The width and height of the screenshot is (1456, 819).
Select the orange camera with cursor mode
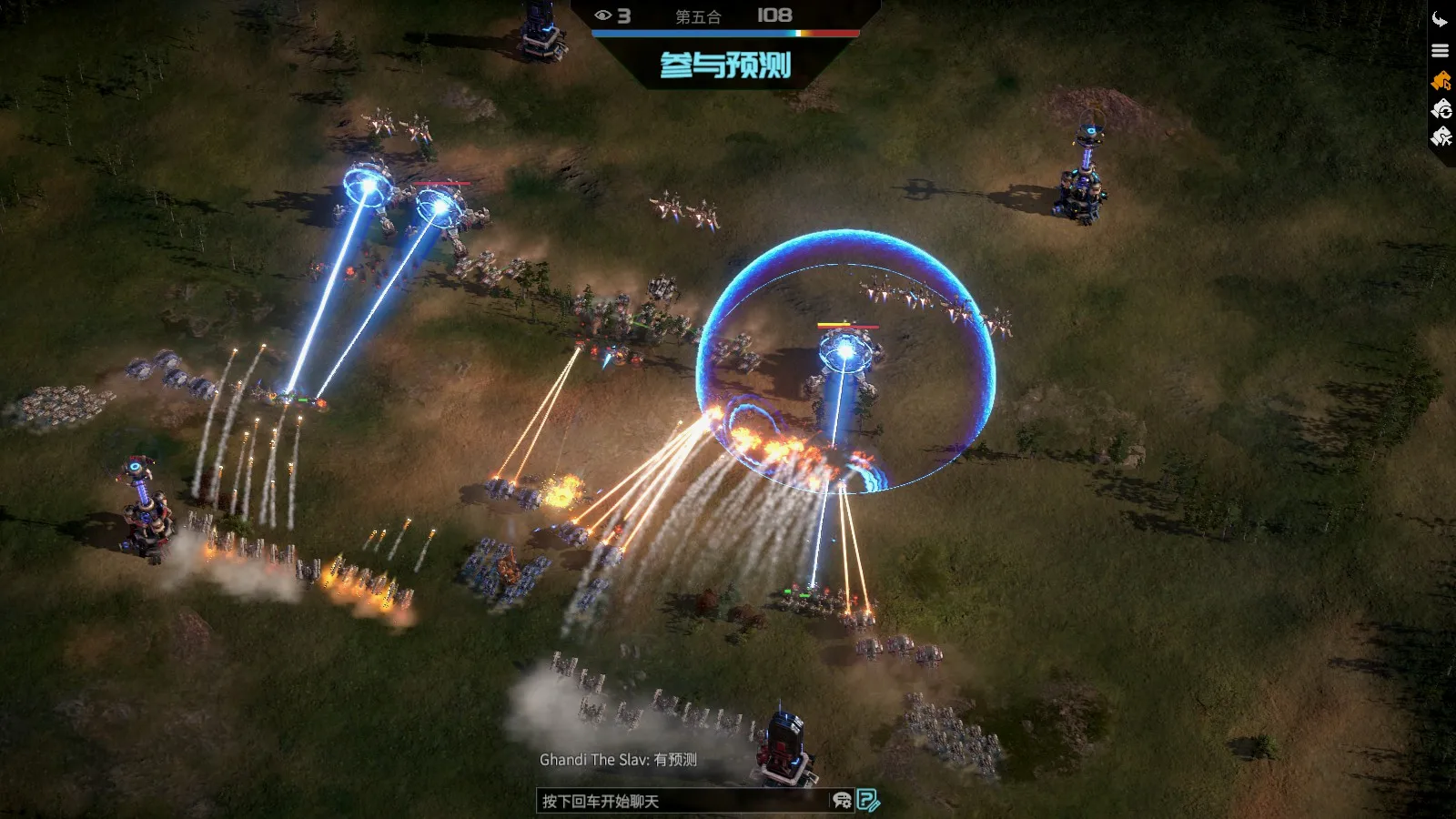coord(1441,81)
